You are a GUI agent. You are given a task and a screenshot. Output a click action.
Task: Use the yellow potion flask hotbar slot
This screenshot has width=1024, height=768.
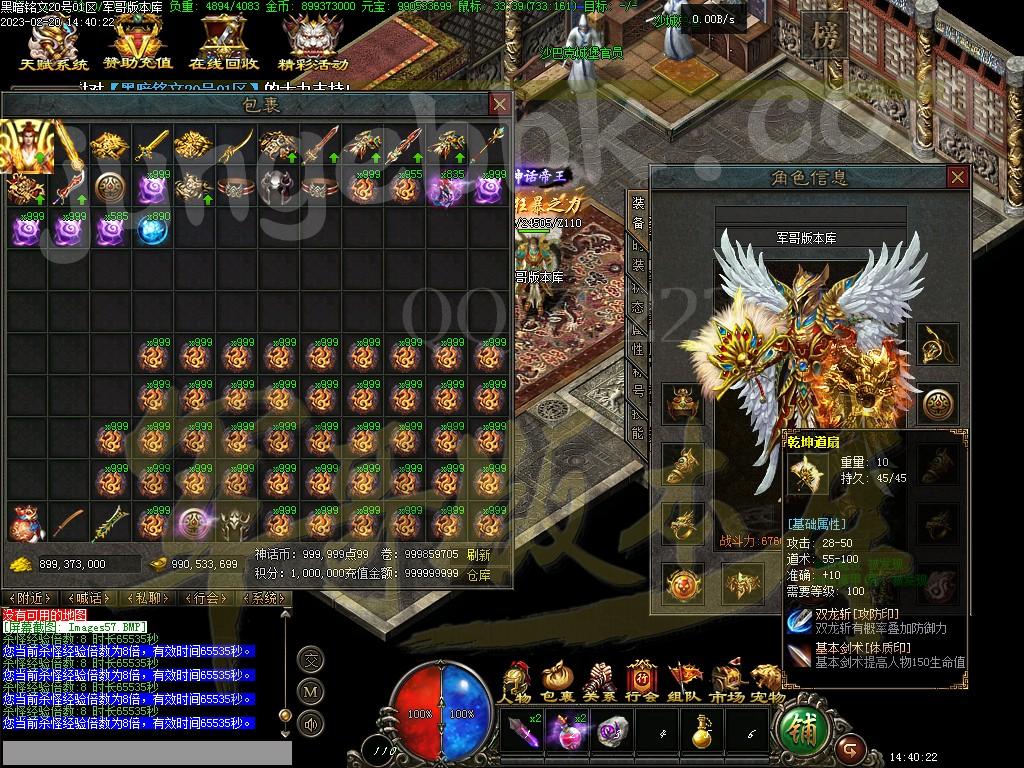click(x=701, y=733)
